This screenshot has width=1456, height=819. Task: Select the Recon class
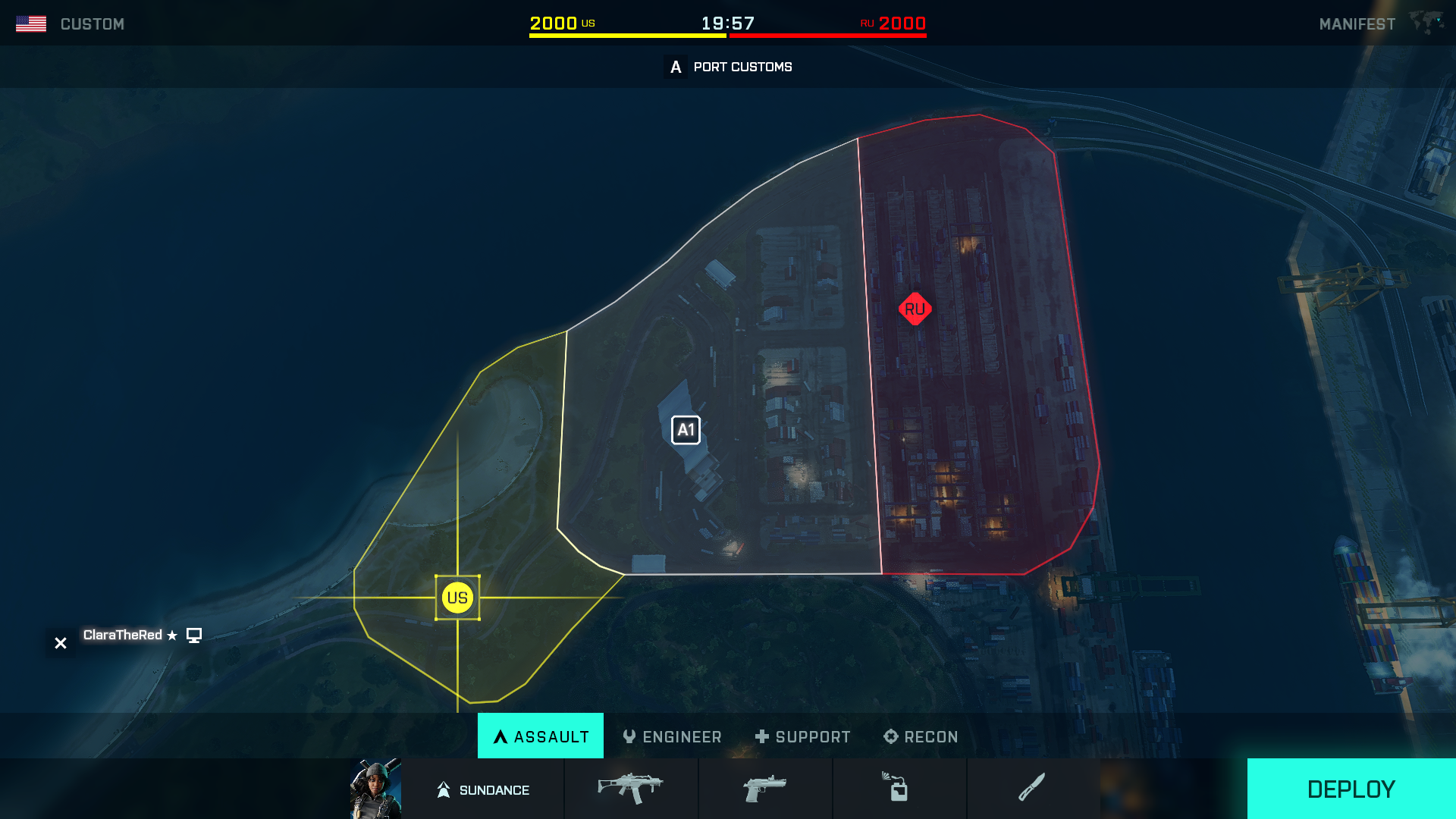(920, 736)
